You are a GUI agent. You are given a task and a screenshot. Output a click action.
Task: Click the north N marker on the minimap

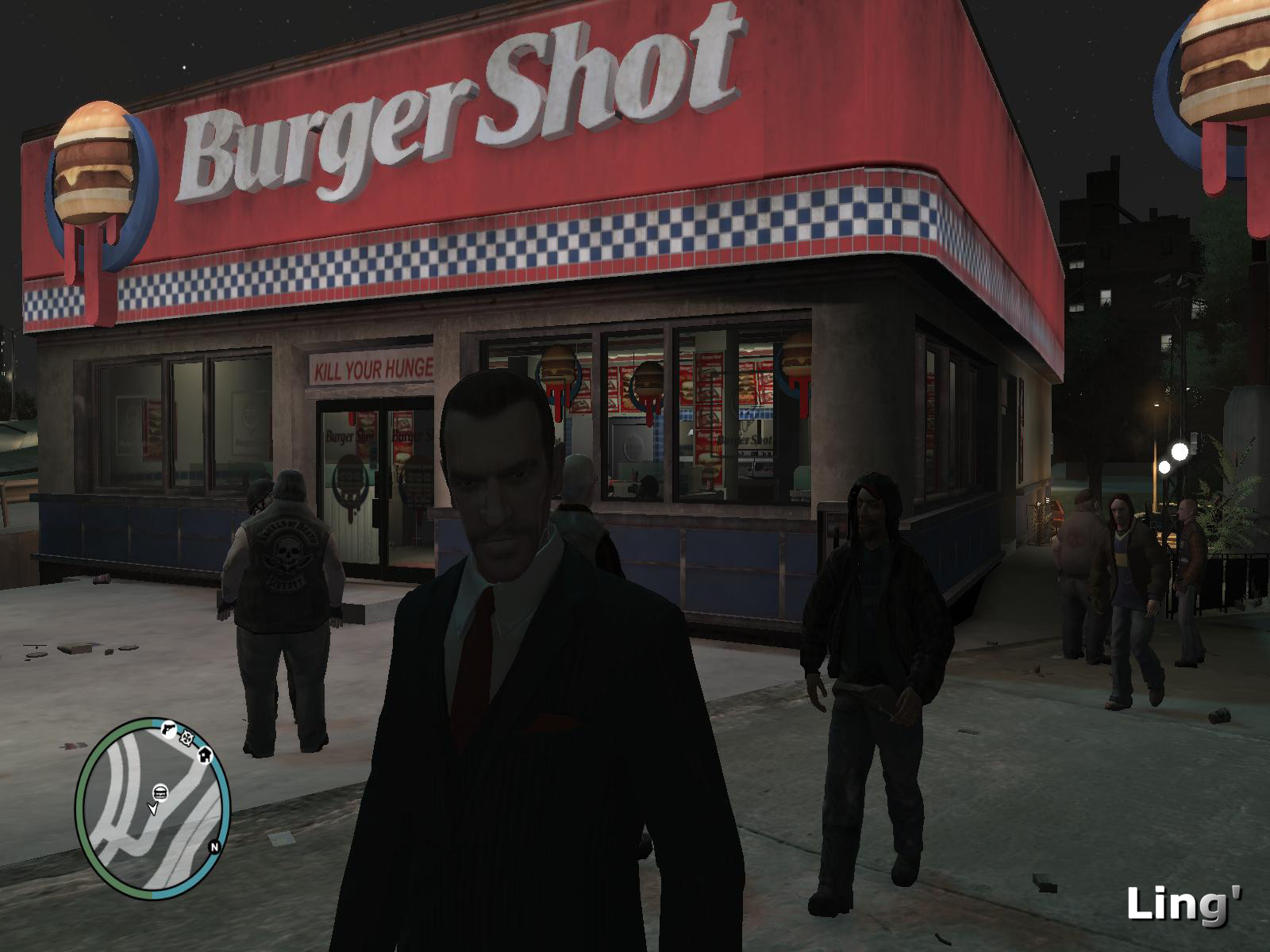pyautogui.click(x=214, y=846)
